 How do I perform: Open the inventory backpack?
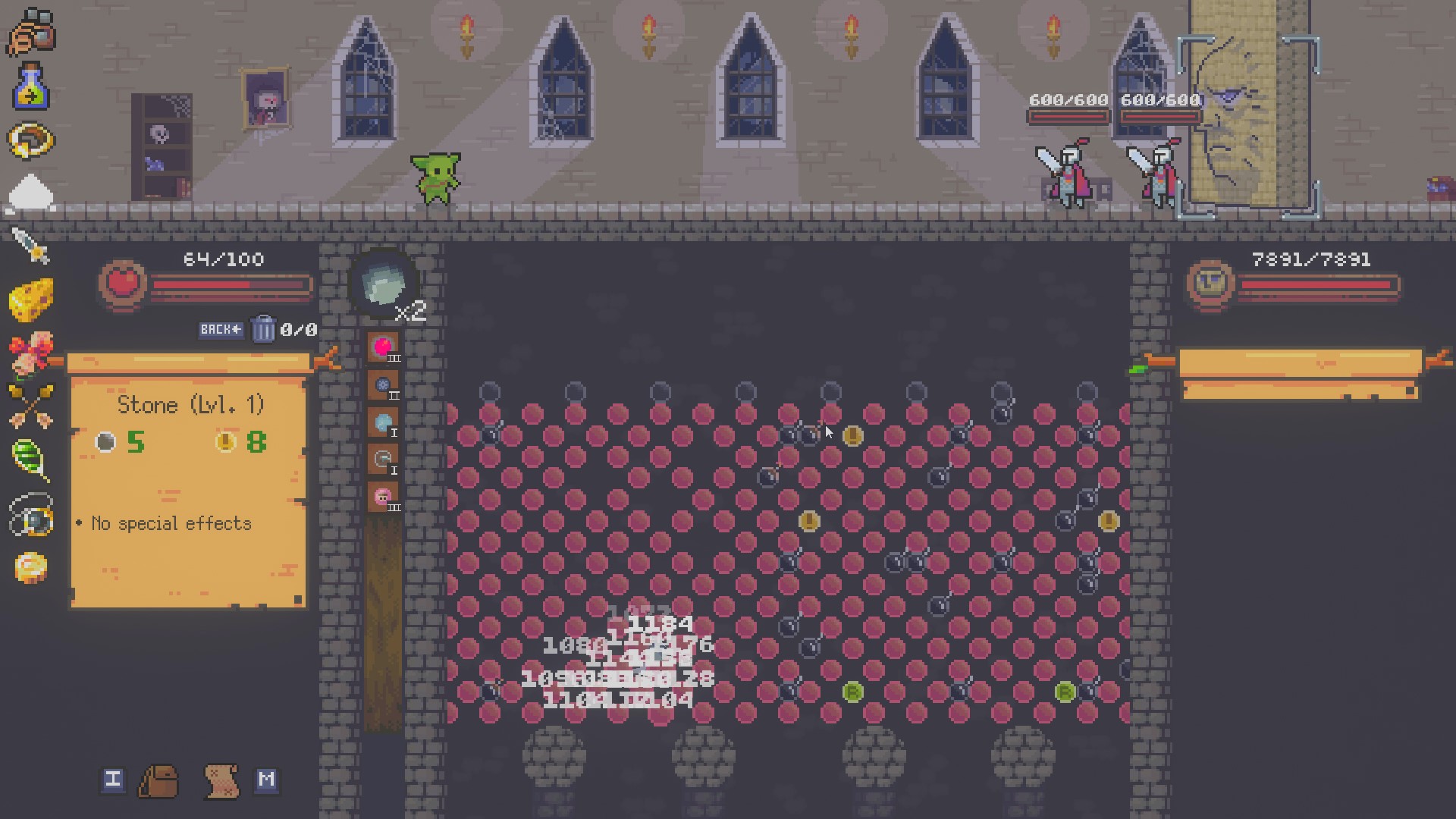point(158,780)
